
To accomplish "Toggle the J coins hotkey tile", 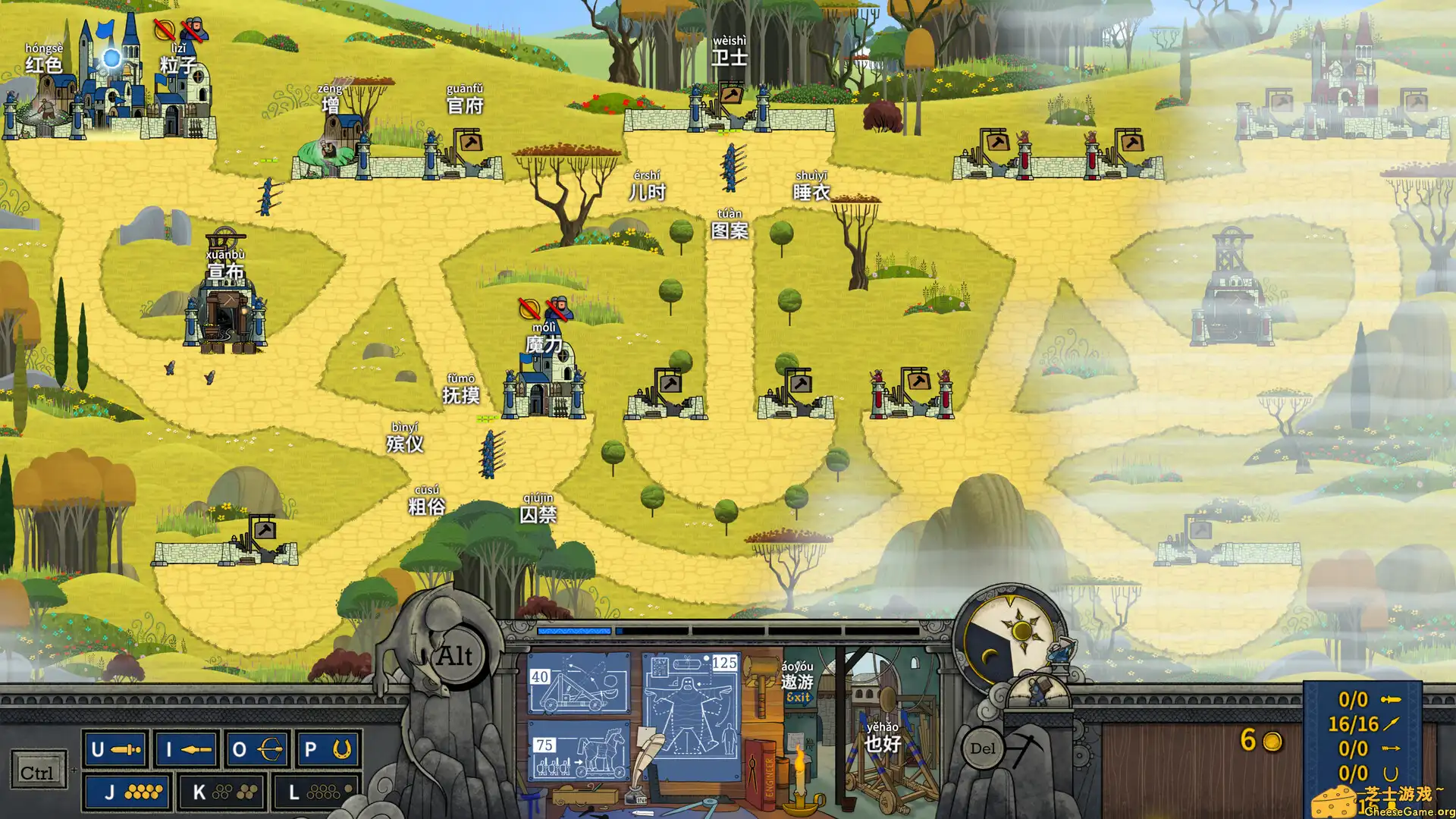I will [x=126, y=792].
